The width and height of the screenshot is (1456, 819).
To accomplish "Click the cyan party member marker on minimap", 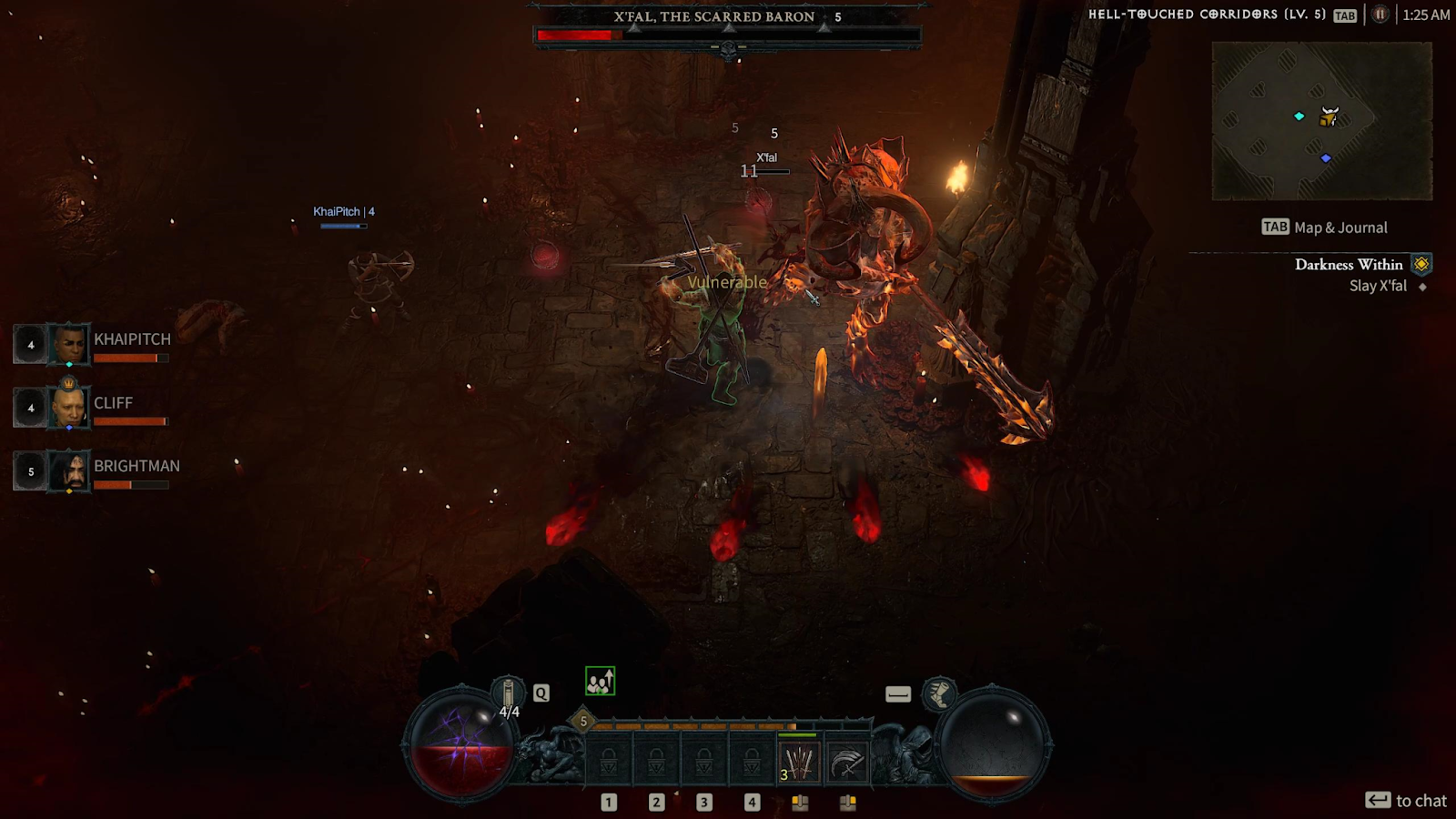I will pyautogui.click(x=1299, y=116).
